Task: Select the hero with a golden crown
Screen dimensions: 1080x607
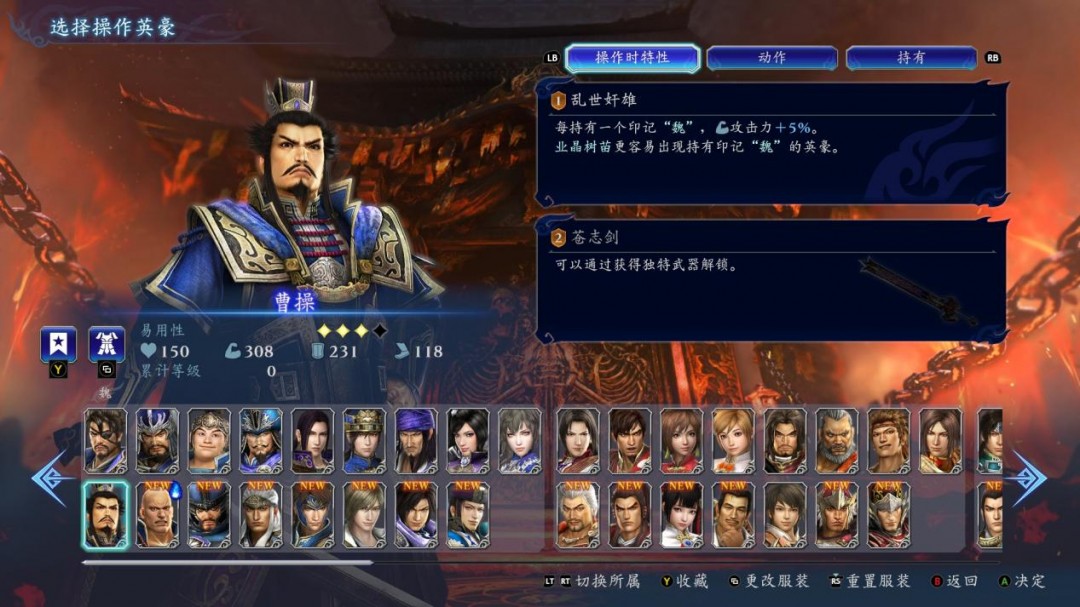Action: pos(364,440)
